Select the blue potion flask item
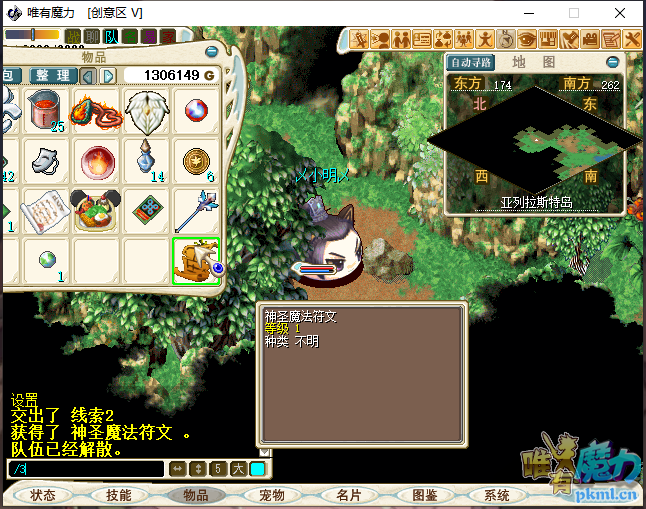This screenshot has width=646, height=509. point(147,160)
